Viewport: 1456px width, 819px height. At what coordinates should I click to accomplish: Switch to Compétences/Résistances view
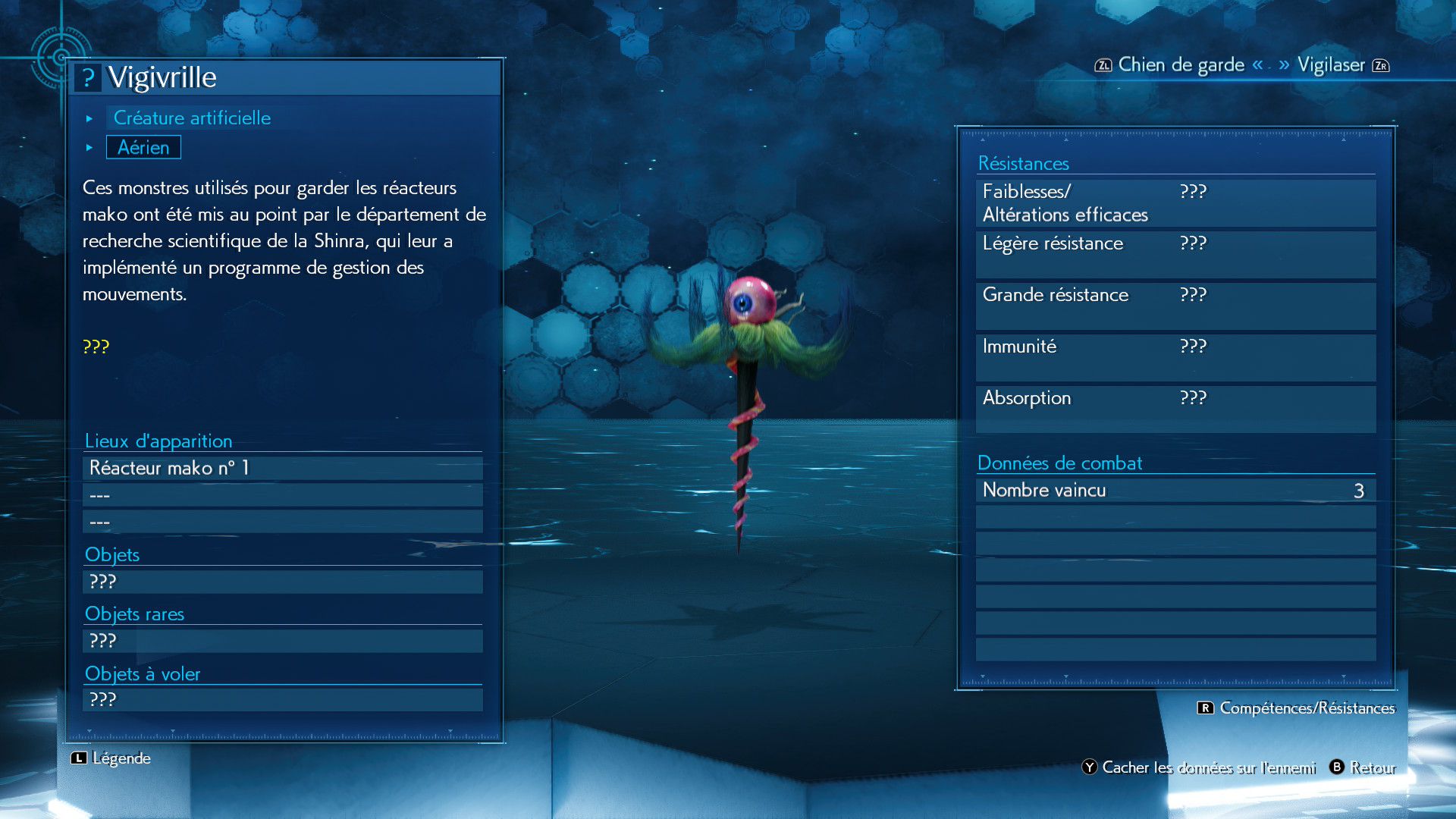(1297, 708)
